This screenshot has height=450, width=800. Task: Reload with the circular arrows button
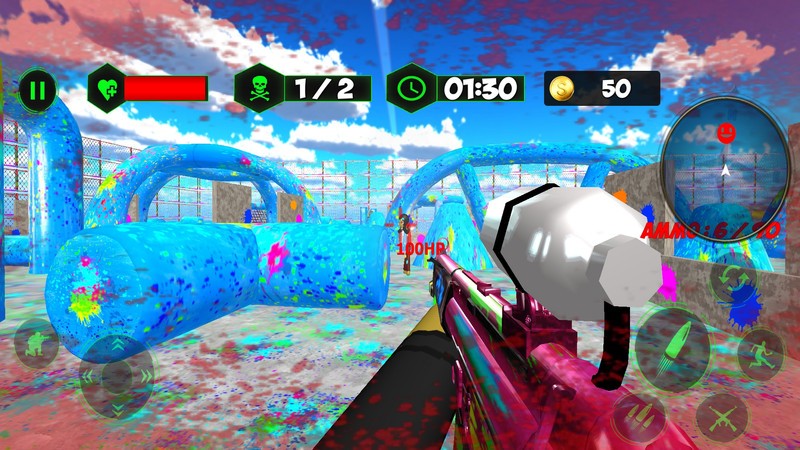coord(731,282)
